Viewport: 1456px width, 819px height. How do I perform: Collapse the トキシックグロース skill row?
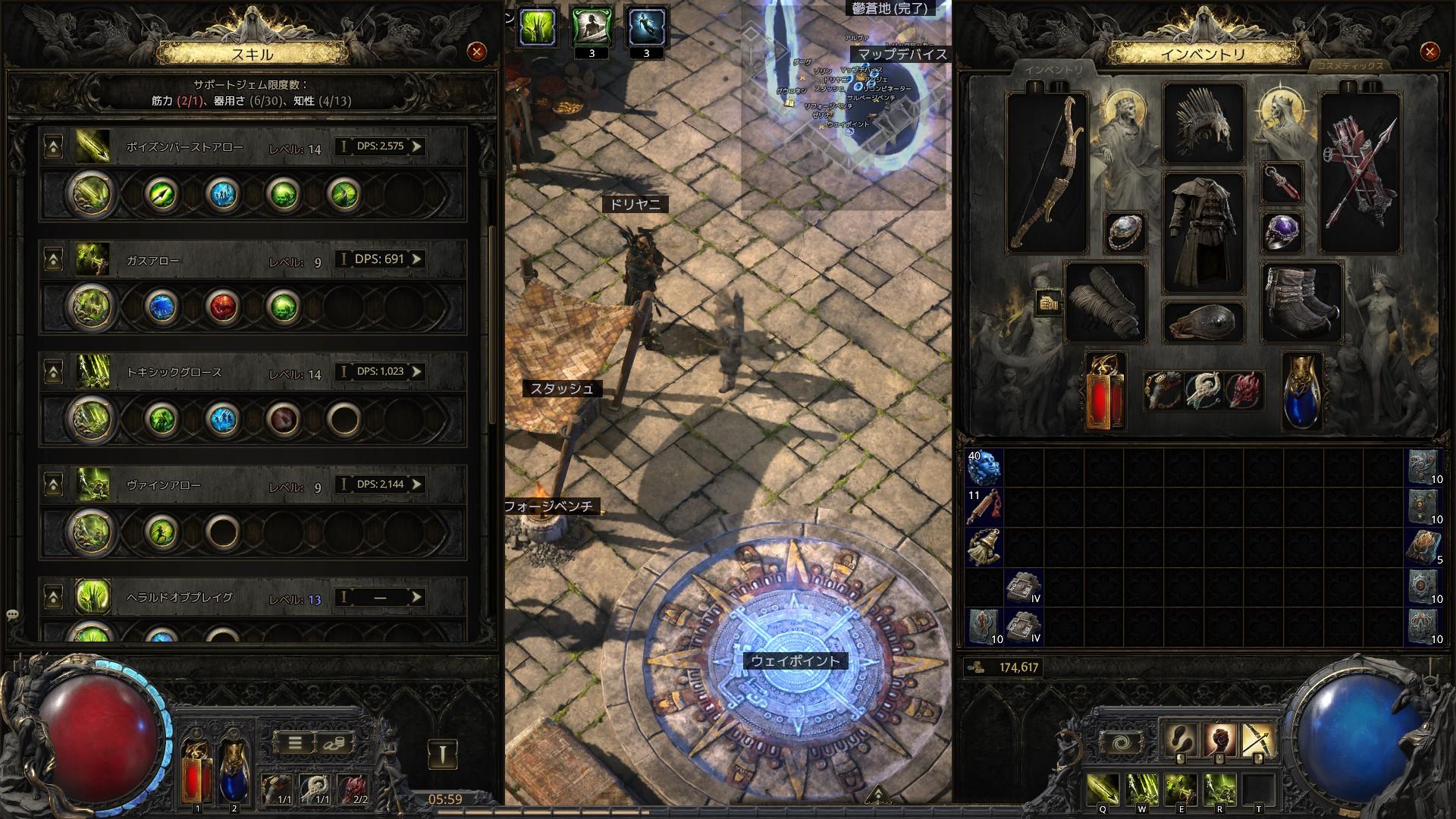click(53, 372)
